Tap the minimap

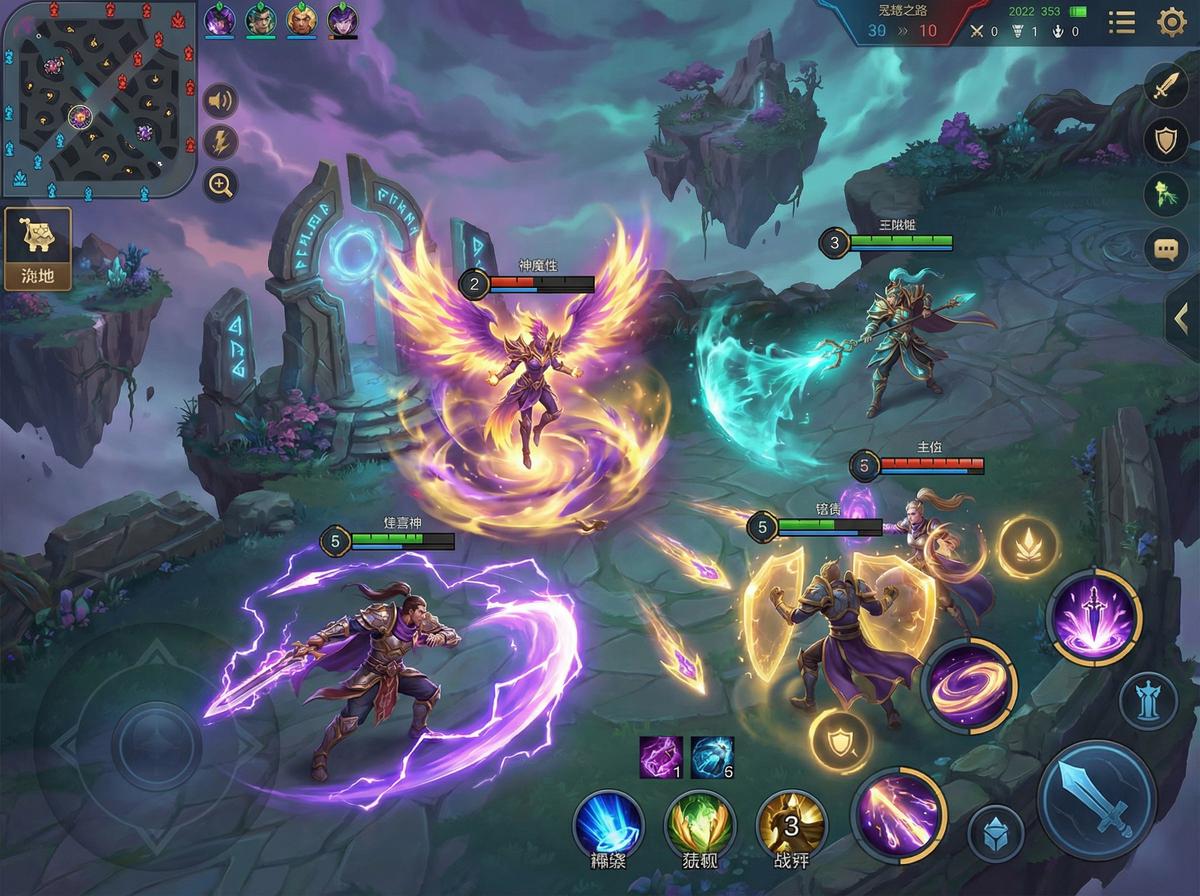97,99
